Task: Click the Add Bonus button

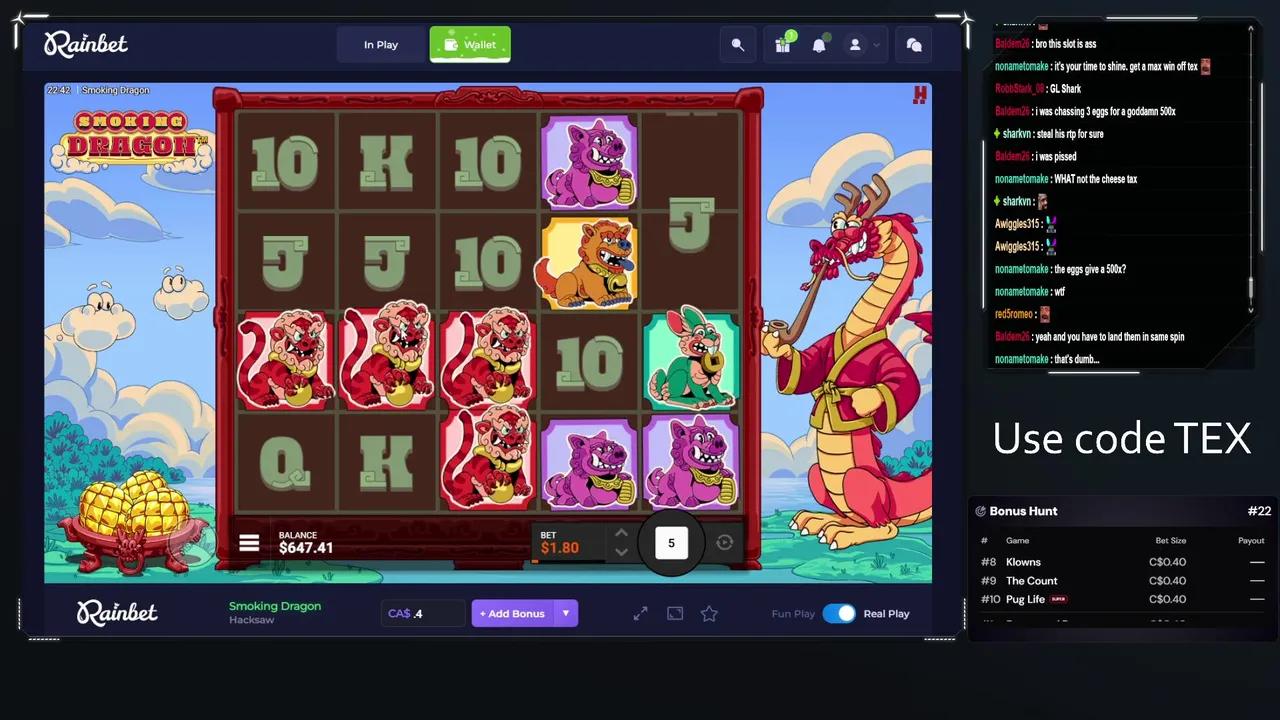Action: (514, 613)
